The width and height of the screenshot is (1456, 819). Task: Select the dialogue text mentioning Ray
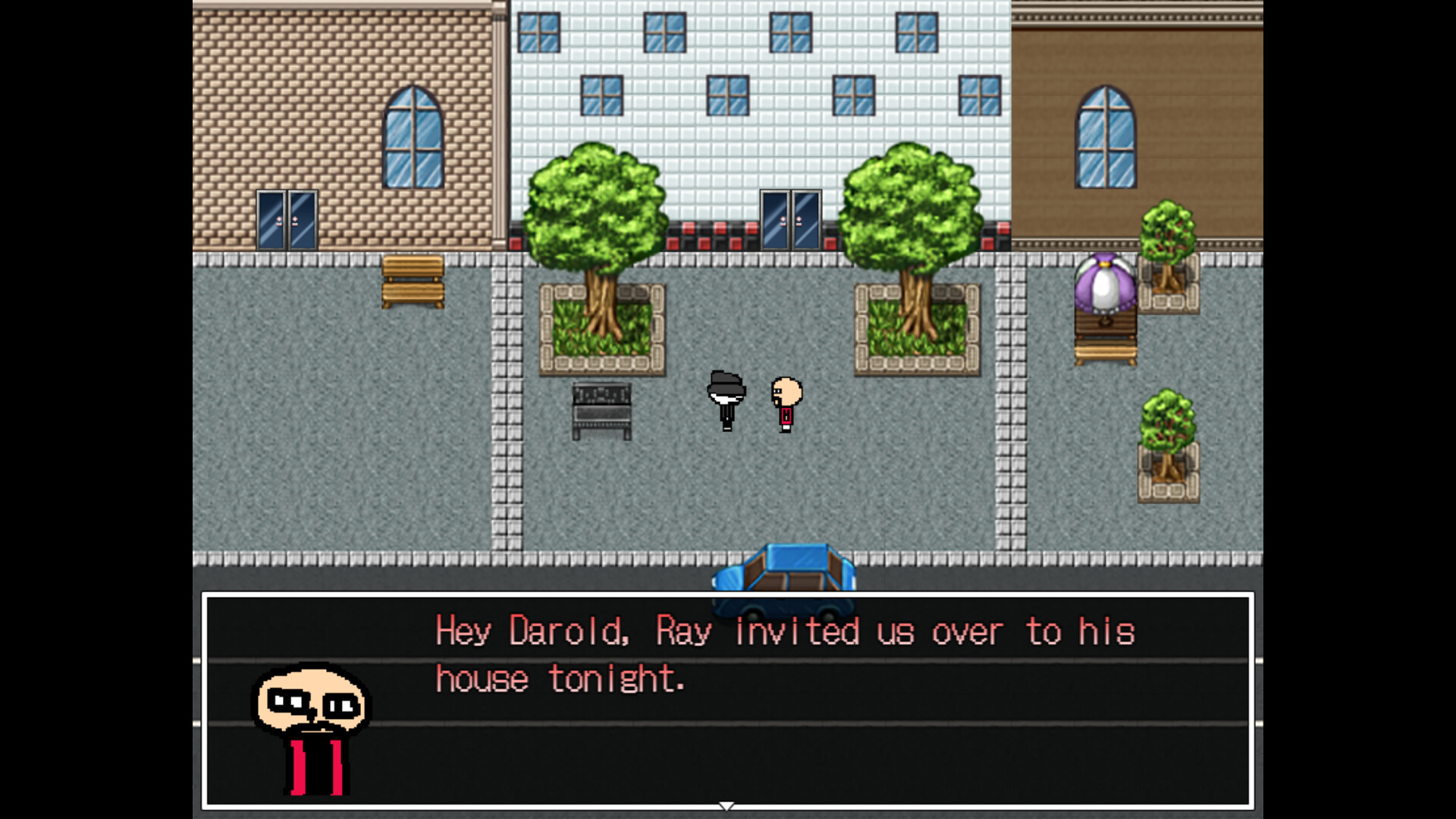[682, 631]
